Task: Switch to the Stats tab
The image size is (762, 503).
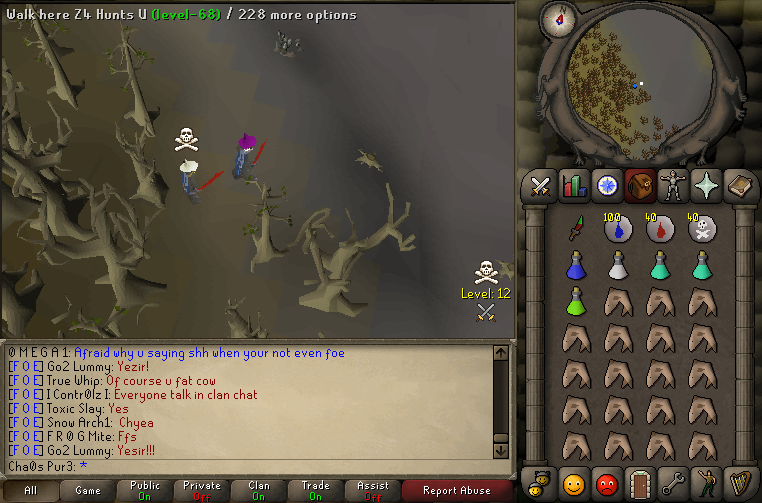Action: pyautogui.click(x=574, y=186)
